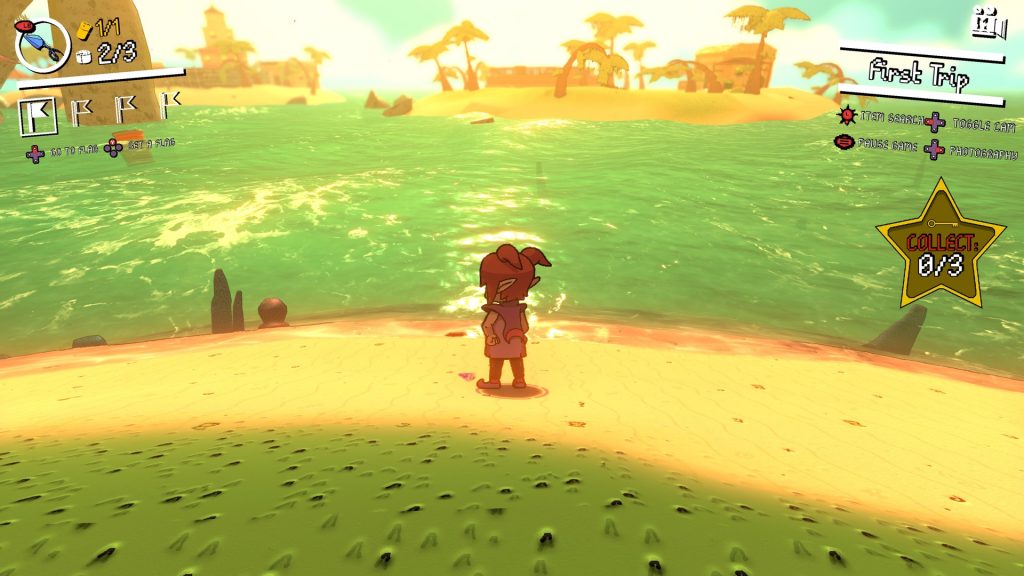
Task: Open the First Trip objective banner
Action: (x=919, y=73)
